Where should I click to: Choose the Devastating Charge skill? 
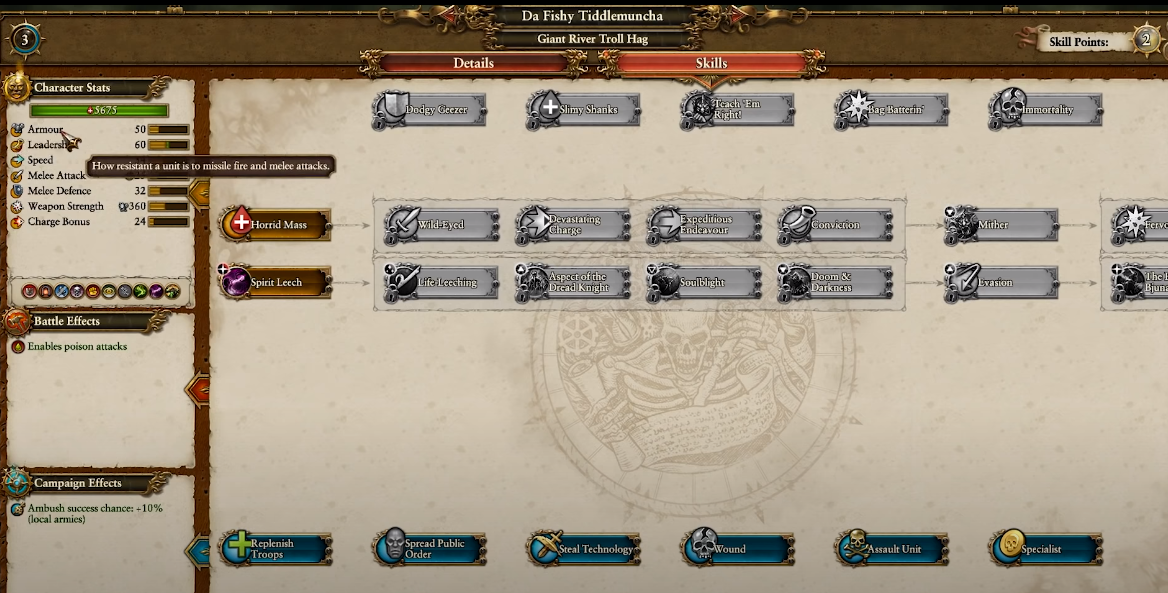pyautogui.click(x=574, y=225)
